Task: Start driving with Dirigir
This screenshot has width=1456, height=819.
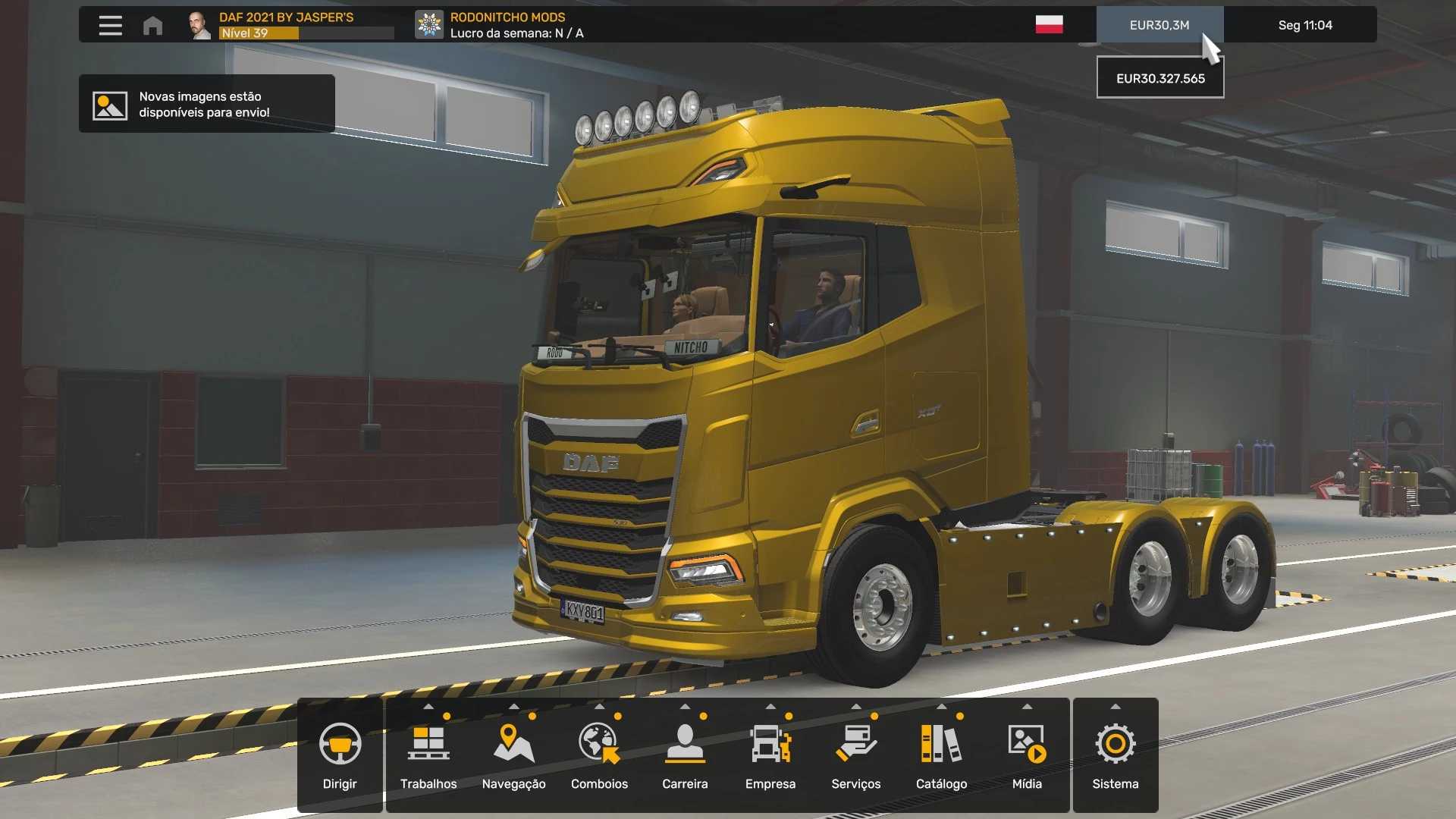Action: (340, 755)
